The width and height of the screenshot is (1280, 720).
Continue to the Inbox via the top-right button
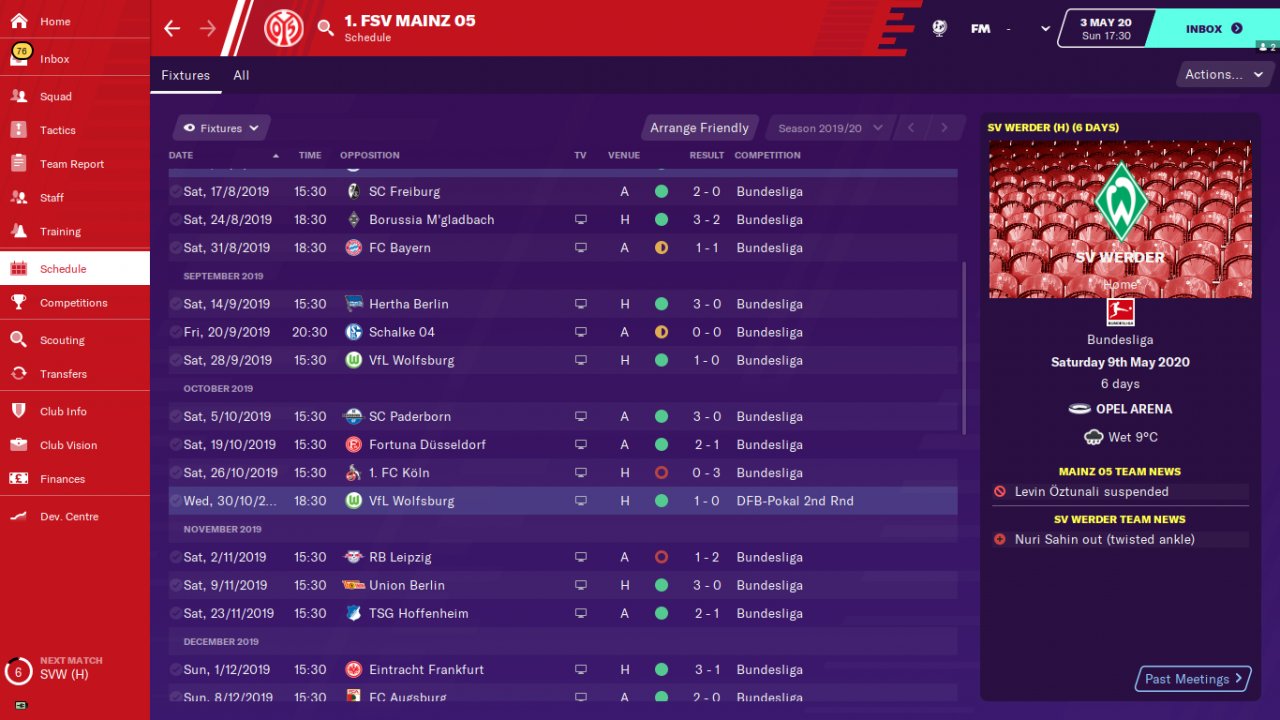click(x=1213, y=29)
